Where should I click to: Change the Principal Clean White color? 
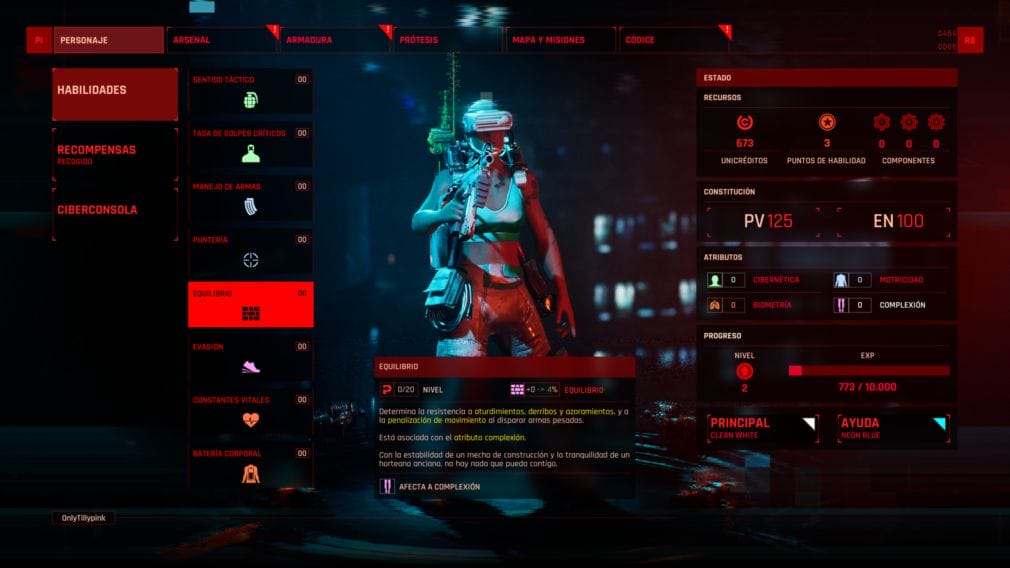click(x=763, y=428)
